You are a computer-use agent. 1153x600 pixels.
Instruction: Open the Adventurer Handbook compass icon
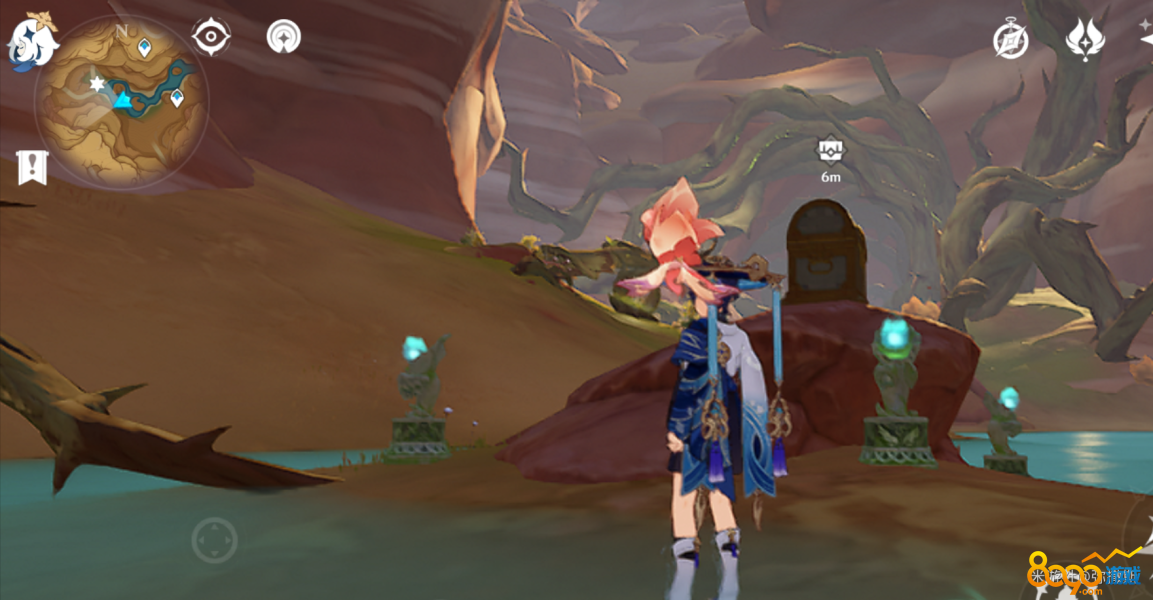1010,40
